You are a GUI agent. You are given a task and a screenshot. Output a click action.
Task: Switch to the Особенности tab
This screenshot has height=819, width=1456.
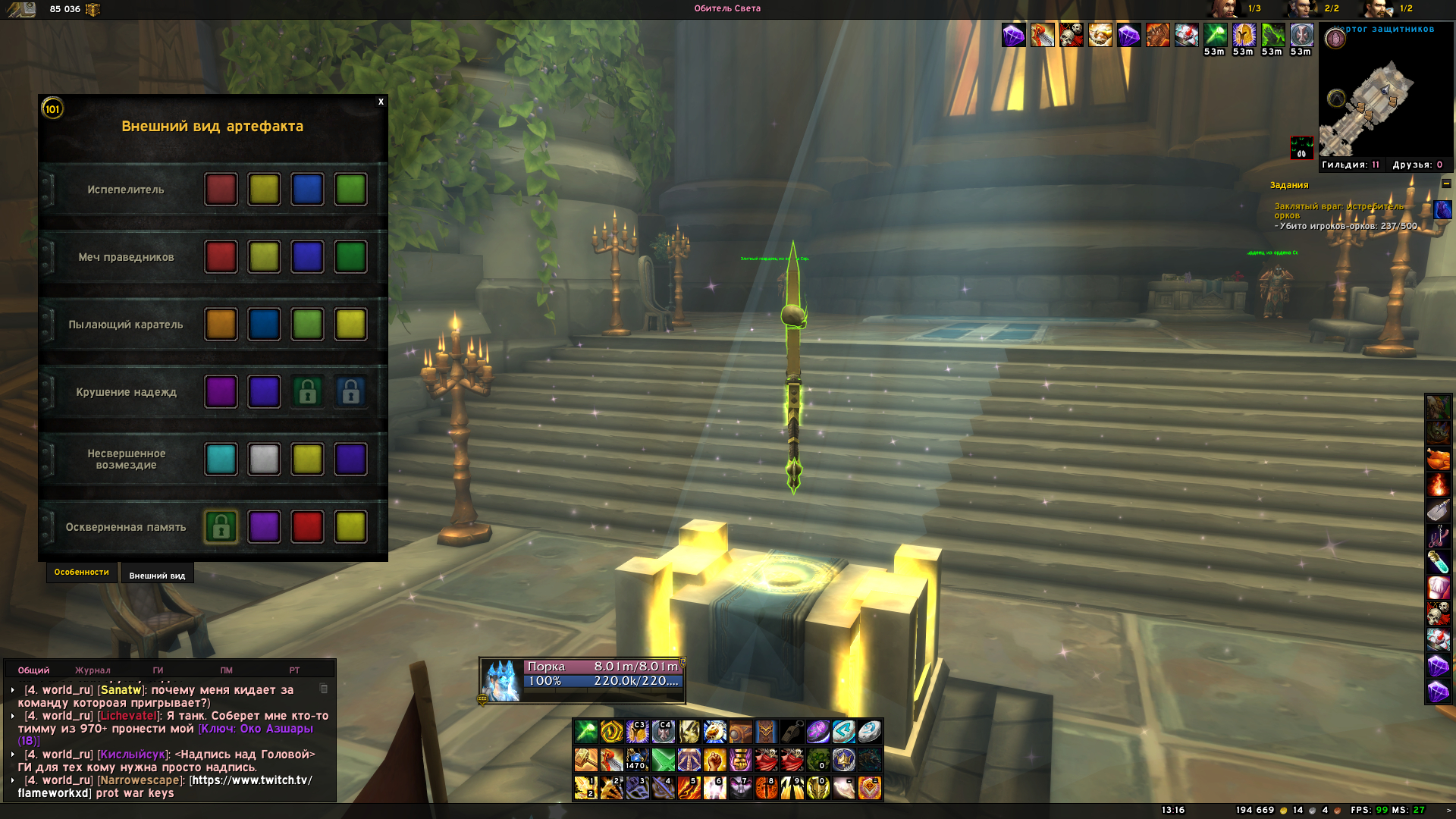pos(81,573)
